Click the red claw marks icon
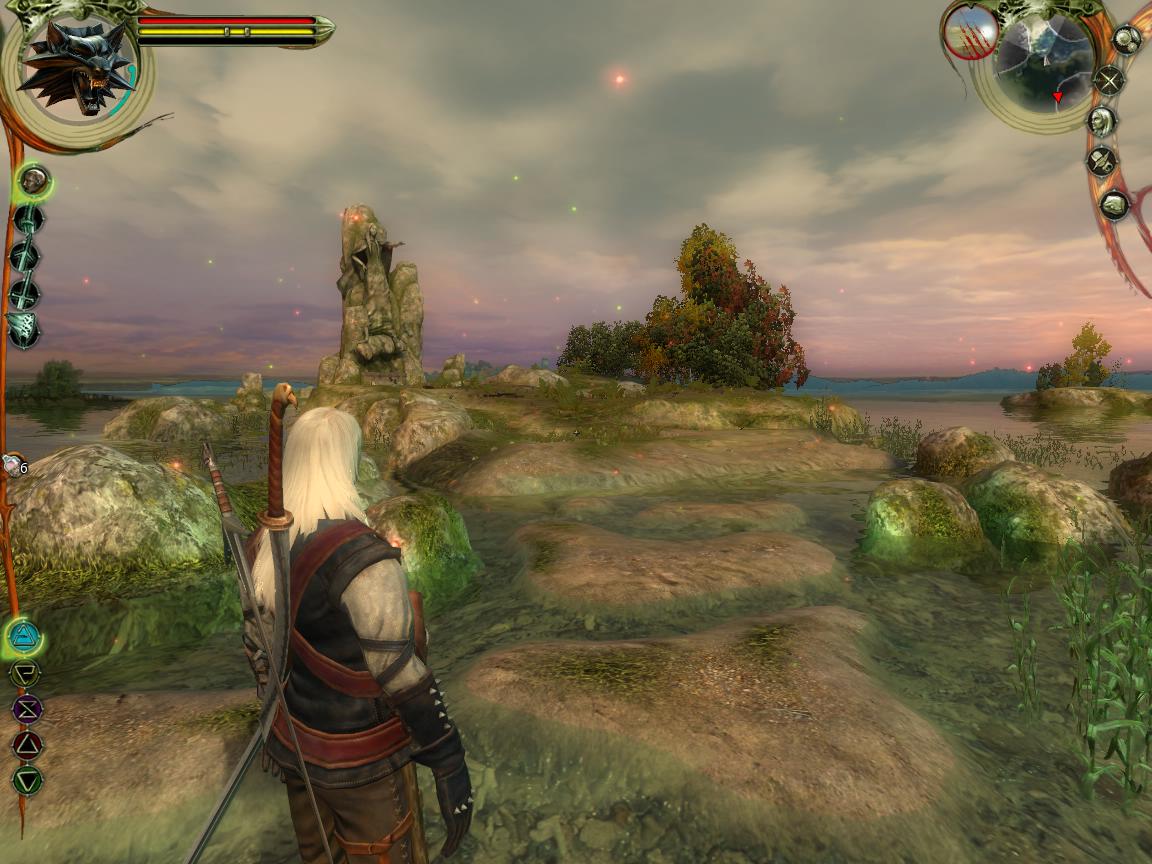Screen dimensions: 1152x864 click(970, 32)
